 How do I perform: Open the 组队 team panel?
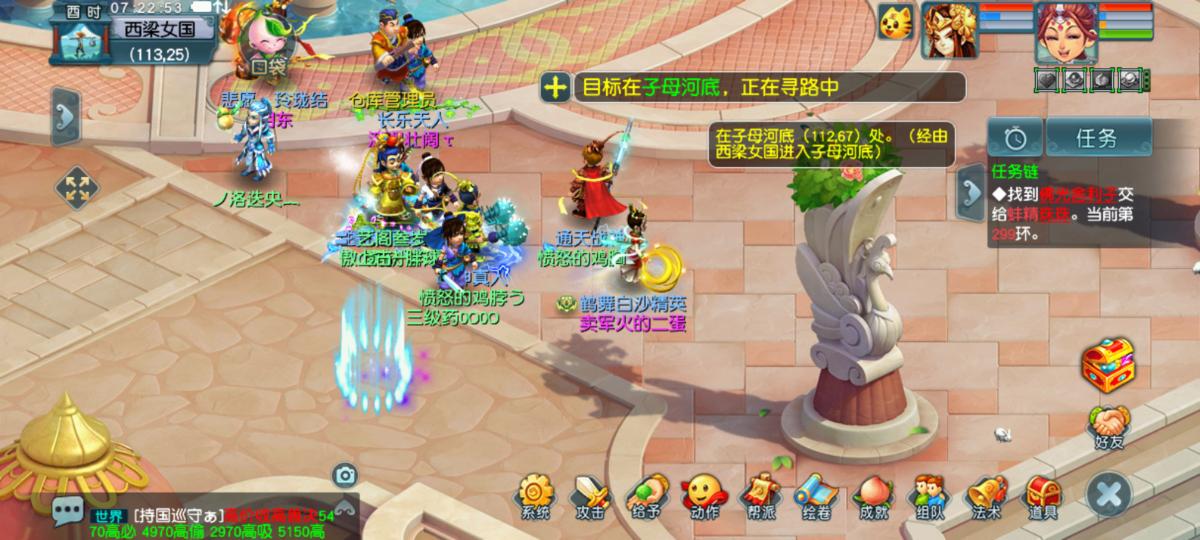click(x=928, y=496)
